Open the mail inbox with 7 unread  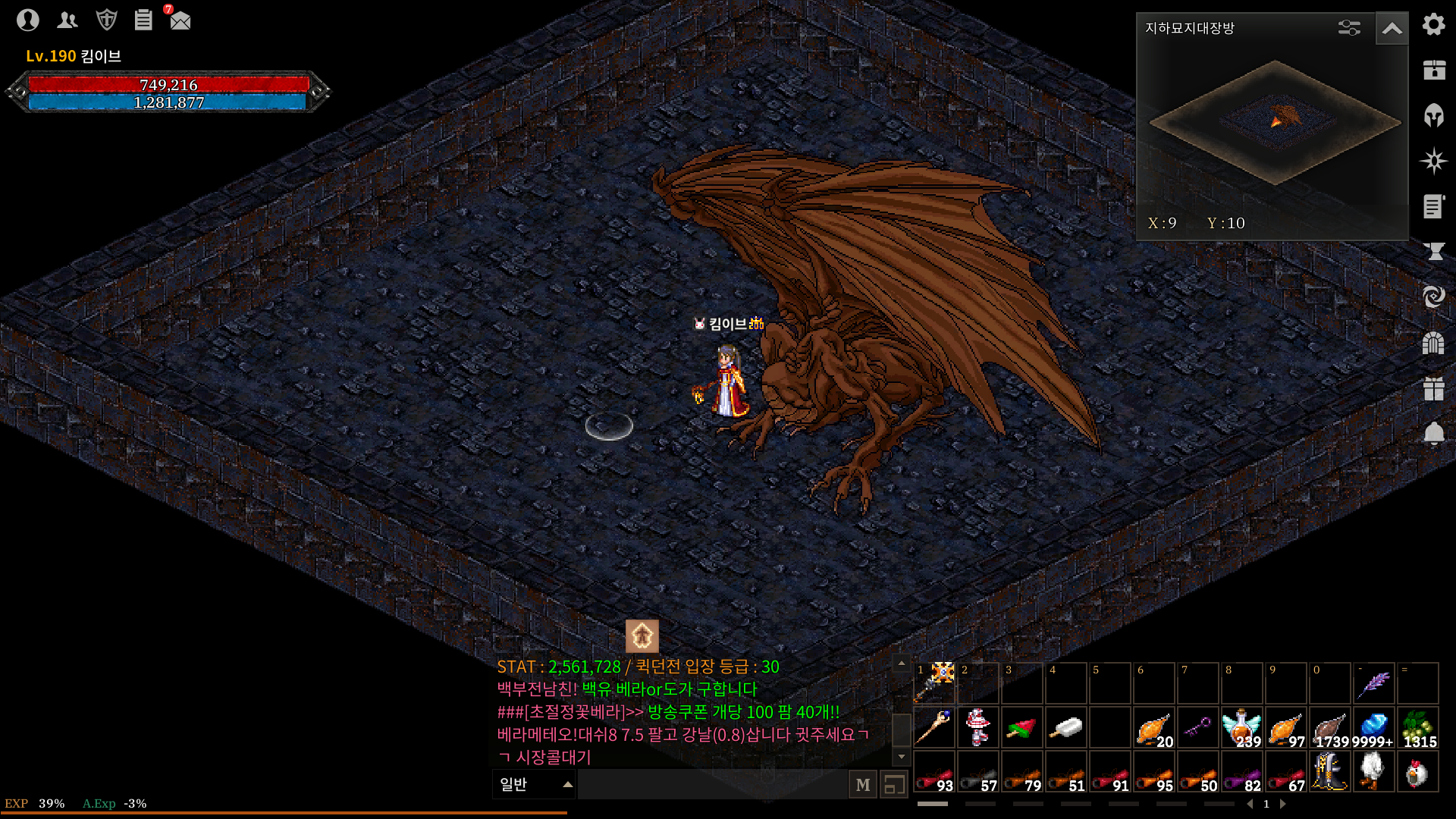[x=180, y=20]
